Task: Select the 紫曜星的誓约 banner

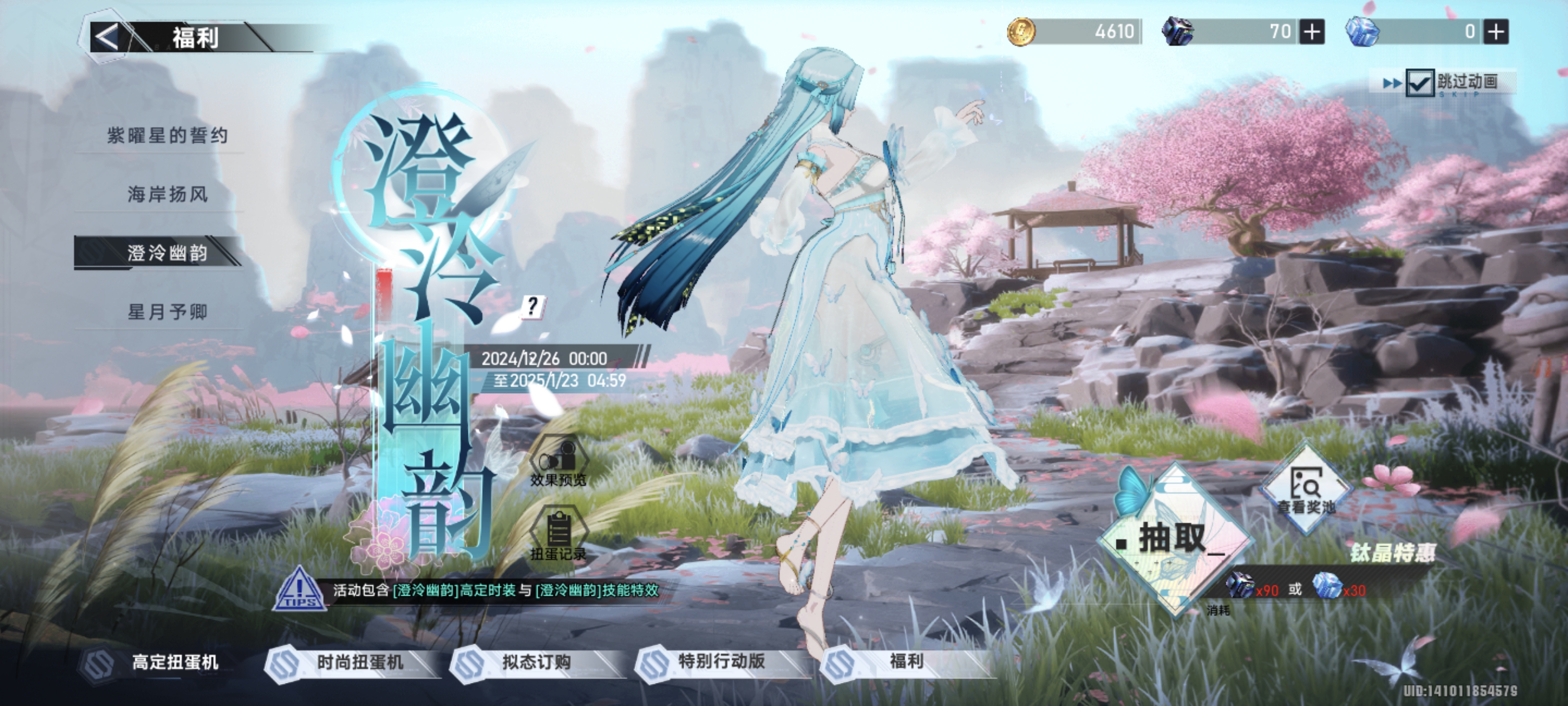Action: coord(168,135)
